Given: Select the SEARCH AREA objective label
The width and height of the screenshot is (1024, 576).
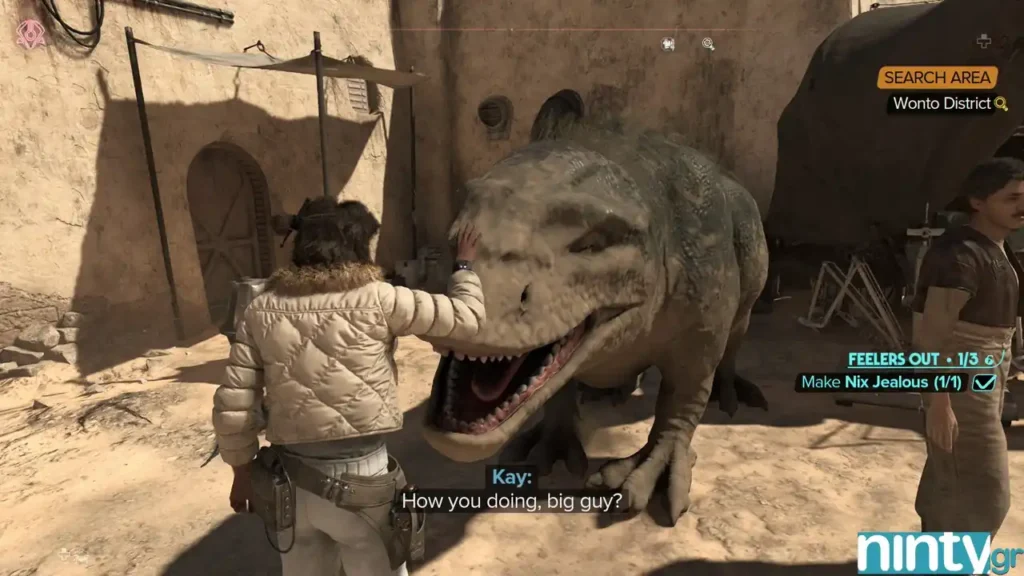Looking at the screenshot, I should click(x=937, y=78).
